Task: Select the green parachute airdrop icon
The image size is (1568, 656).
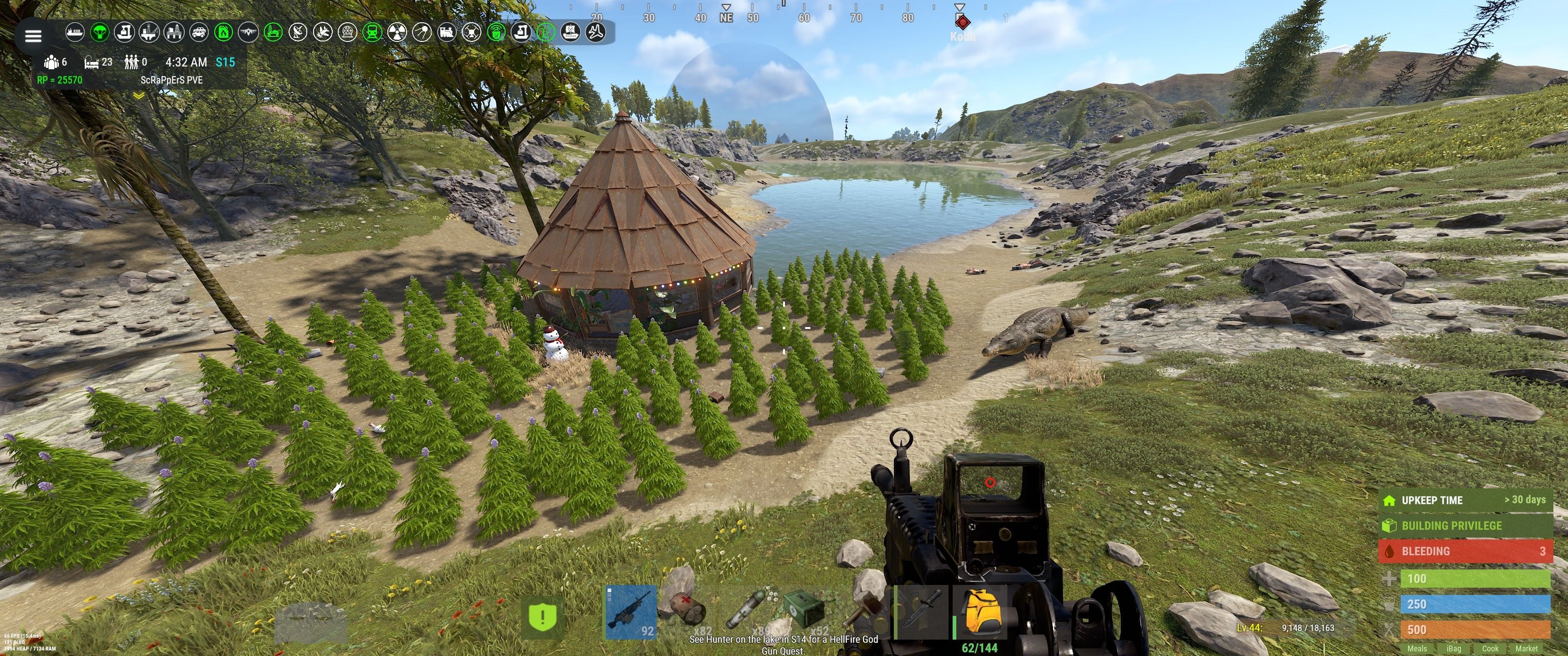Action: point(100,31)
